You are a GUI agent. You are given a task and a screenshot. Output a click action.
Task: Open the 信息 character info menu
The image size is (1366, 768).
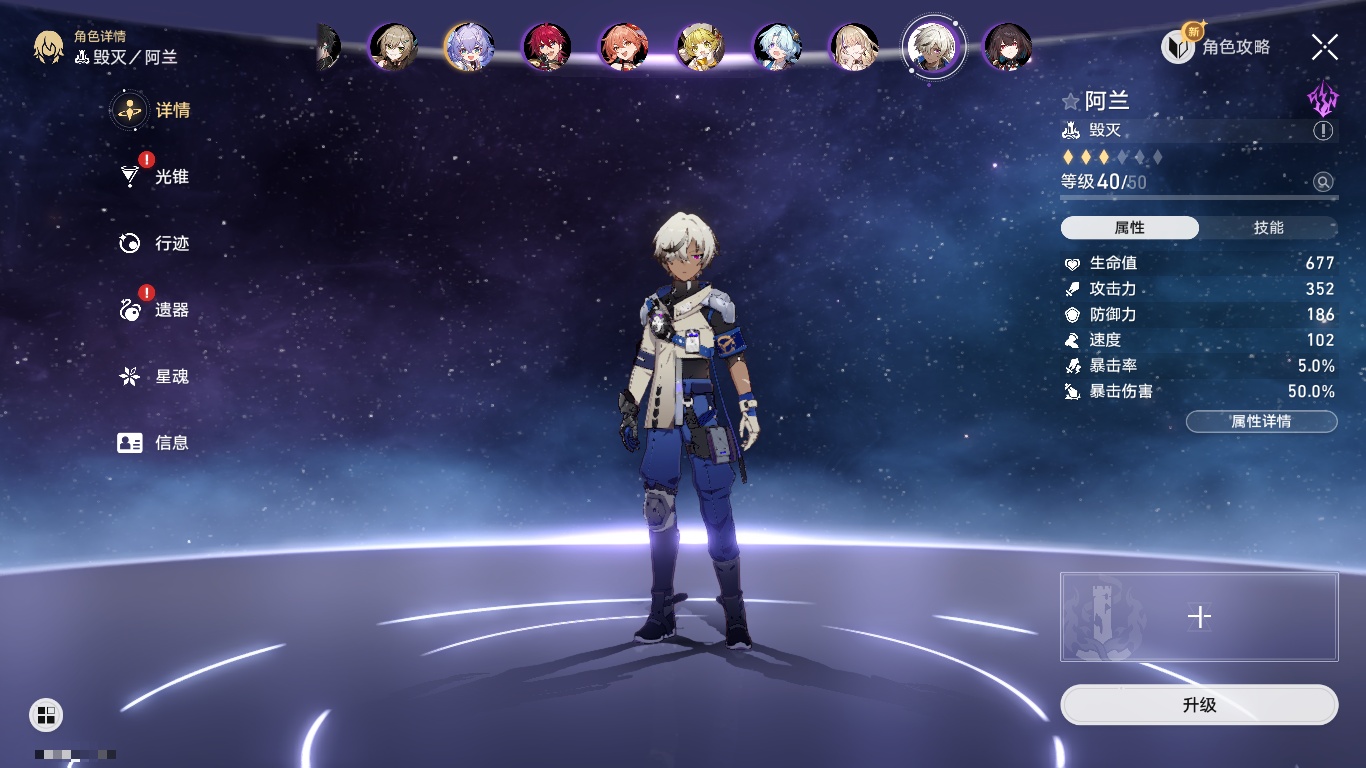coord(154,443)
